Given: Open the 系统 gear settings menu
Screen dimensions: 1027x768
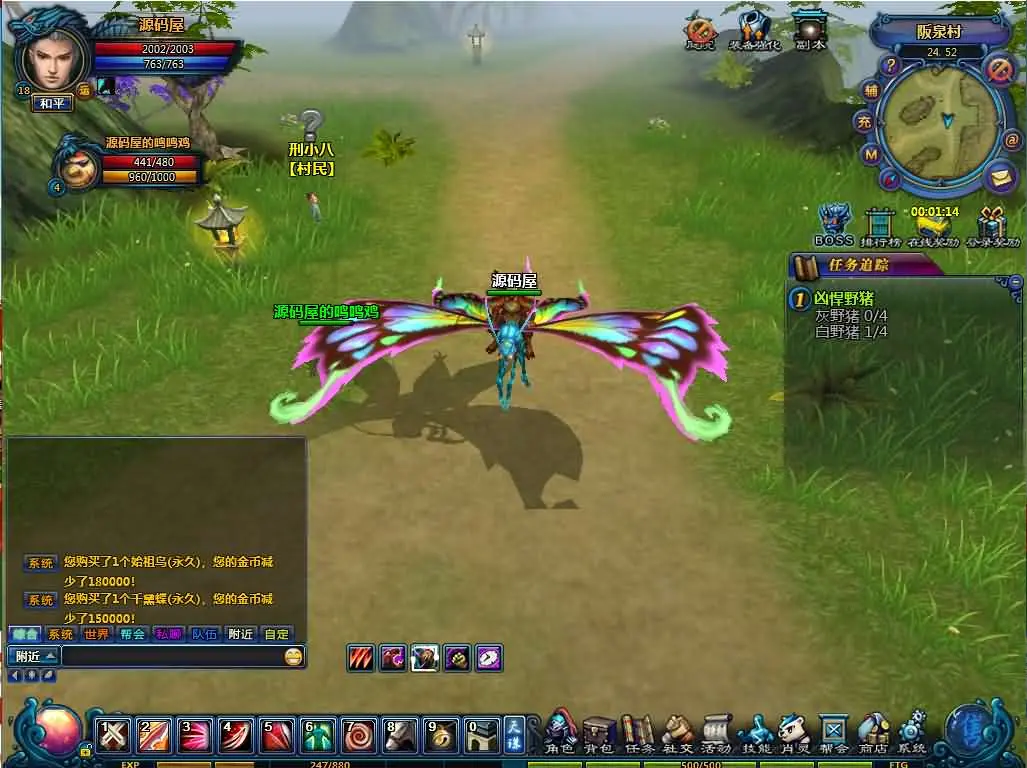Looking at the screenshot, I should 911,732.
